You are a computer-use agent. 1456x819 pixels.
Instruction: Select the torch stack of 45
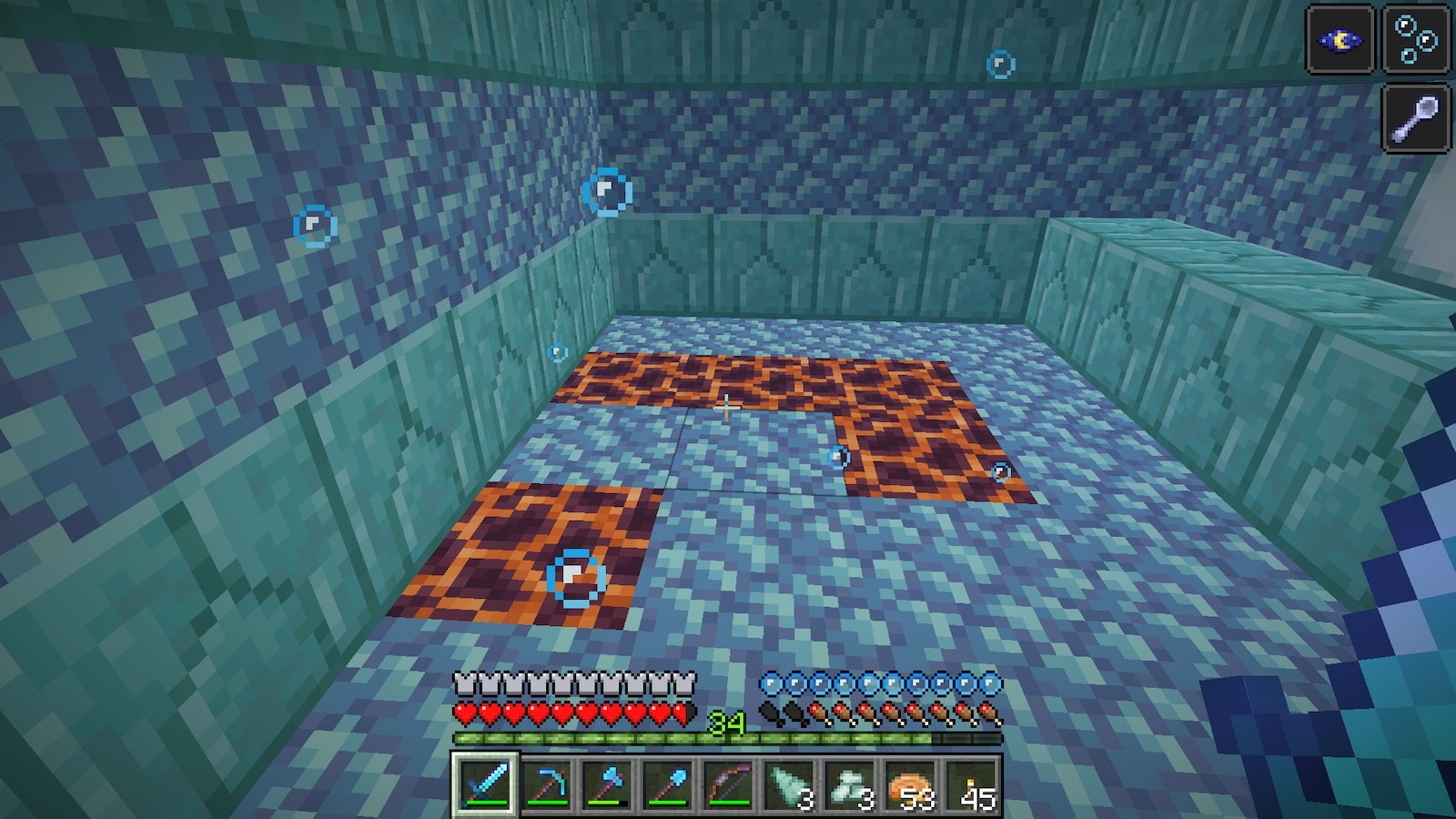971,784
